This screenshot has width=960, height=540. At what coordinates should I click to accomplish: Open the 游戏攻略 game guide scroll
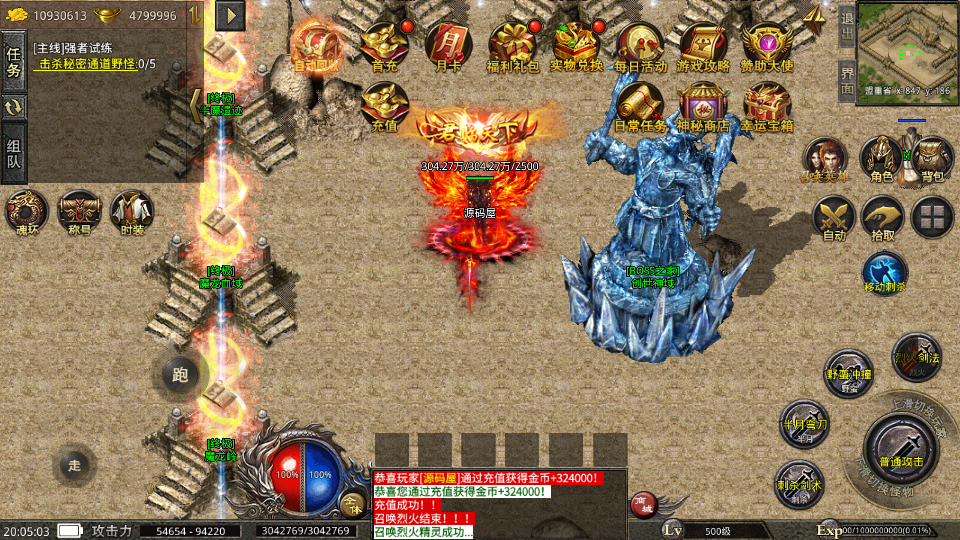(703, 45)
